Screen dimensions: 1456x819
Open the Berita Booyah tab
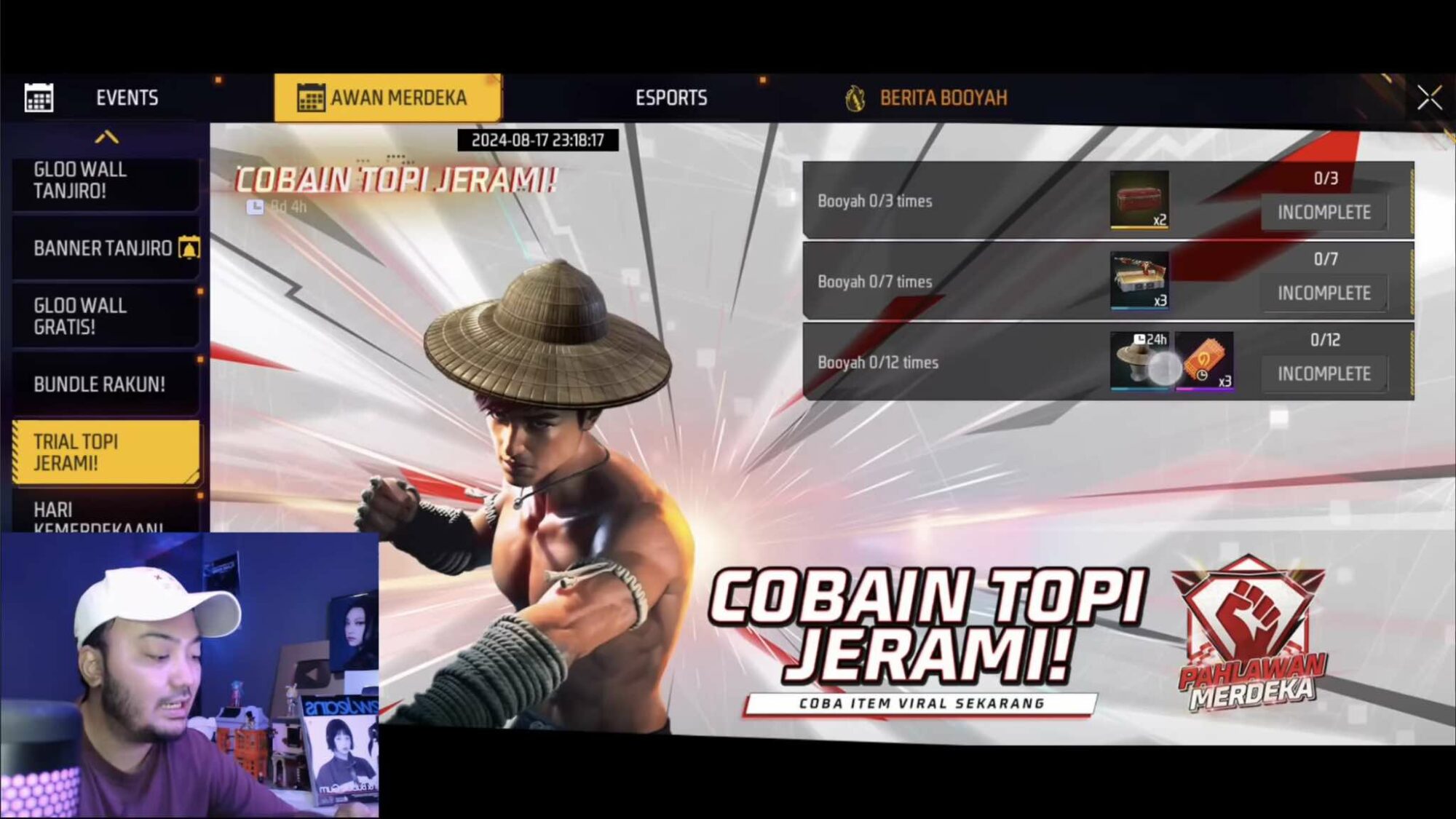[942, 97]
